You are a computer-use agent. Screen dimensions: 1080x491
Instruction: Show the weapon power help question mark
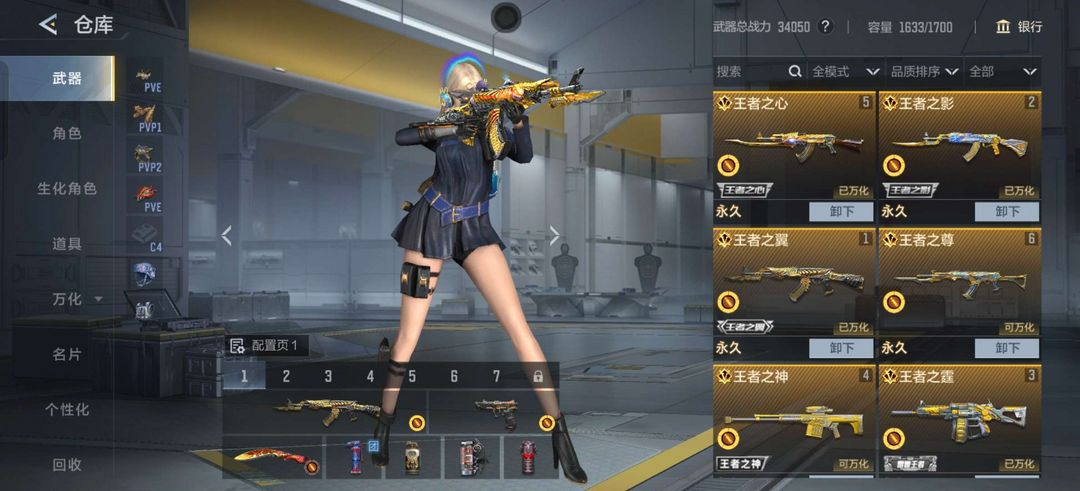[825, 27]
